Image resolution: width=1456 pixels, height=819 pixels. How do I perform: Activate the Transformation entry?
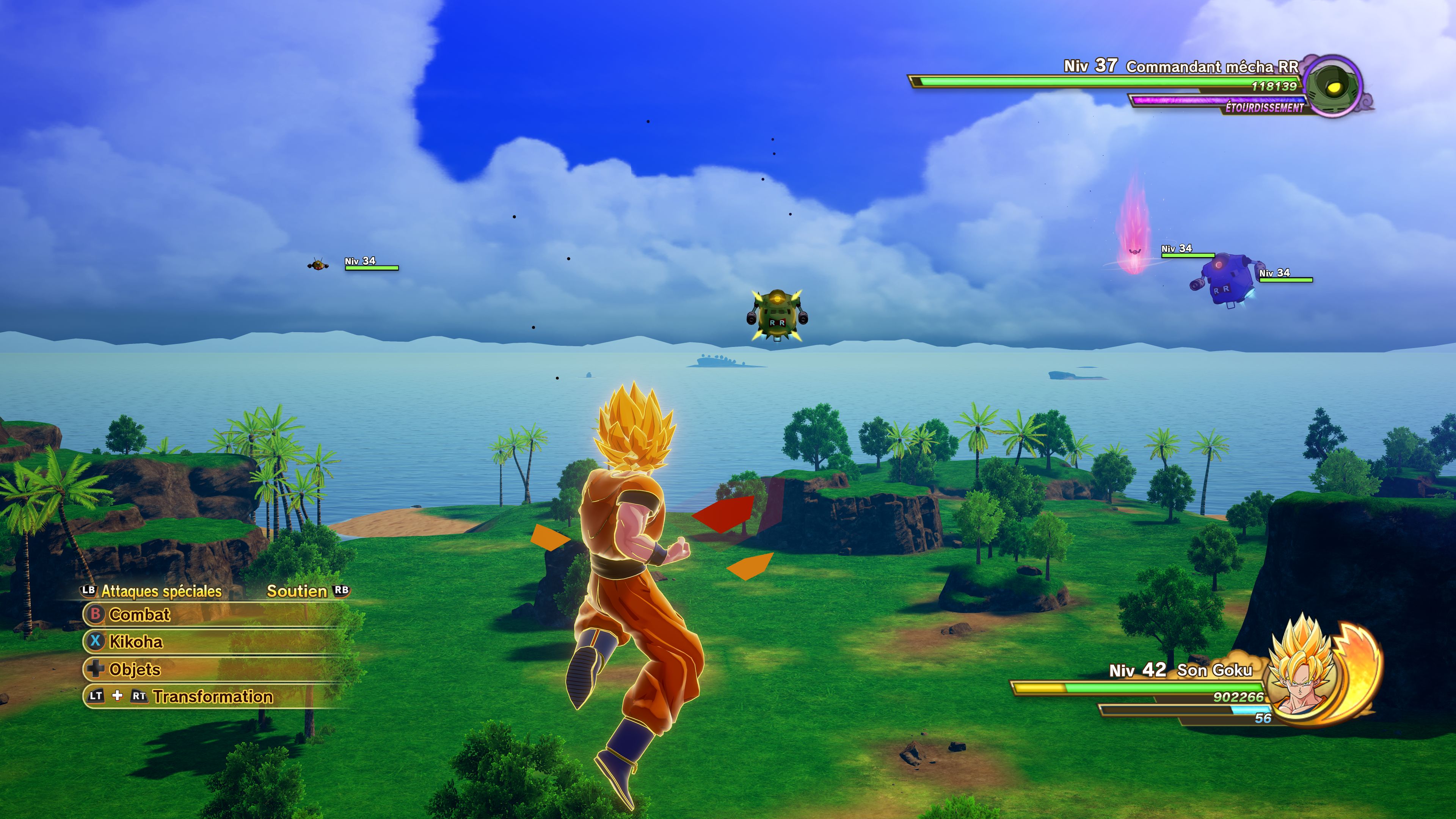click(212, 697)
